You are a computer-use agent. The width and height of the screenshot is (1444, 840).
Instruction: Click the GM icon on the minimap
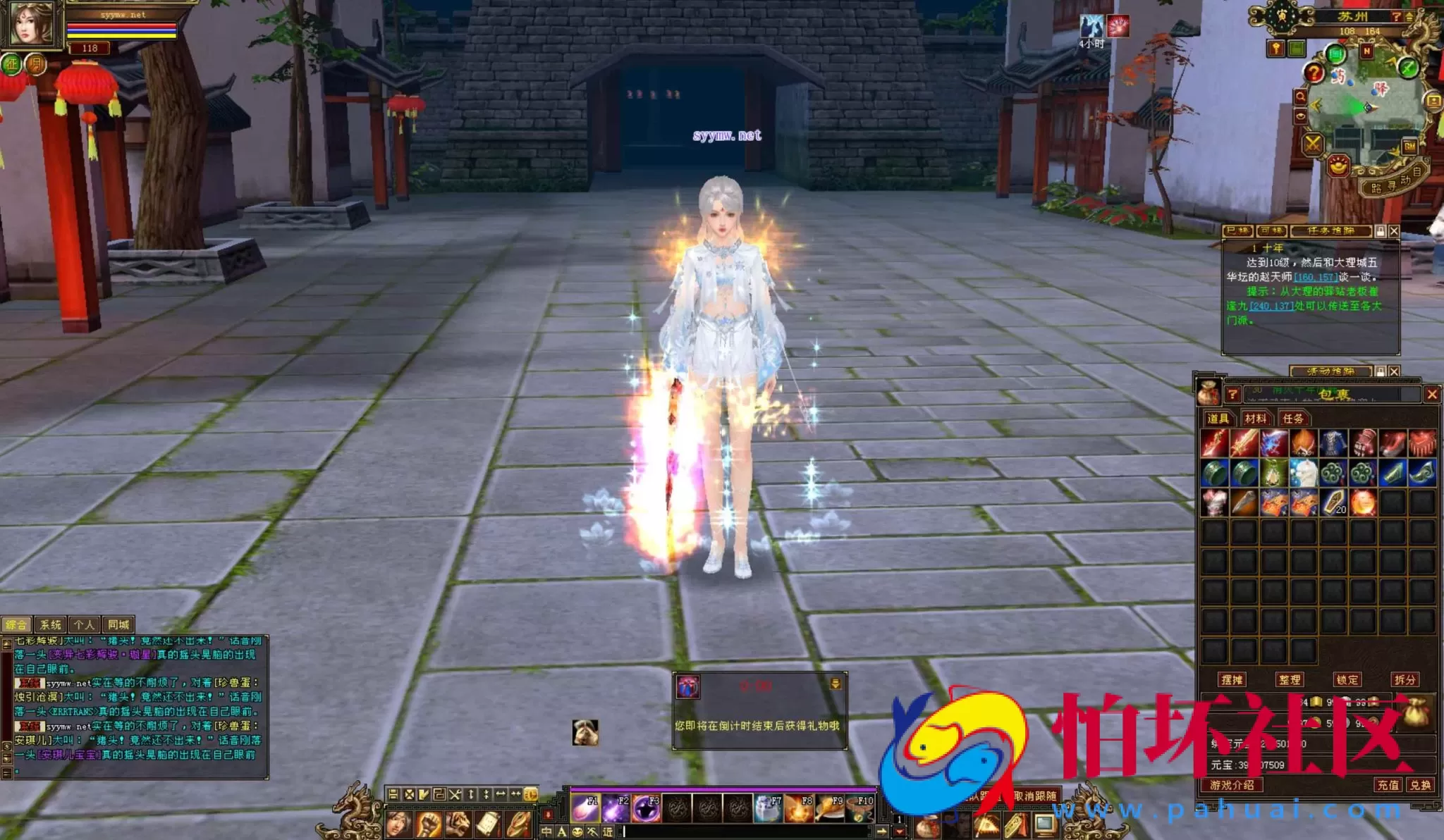[1410, 146]
